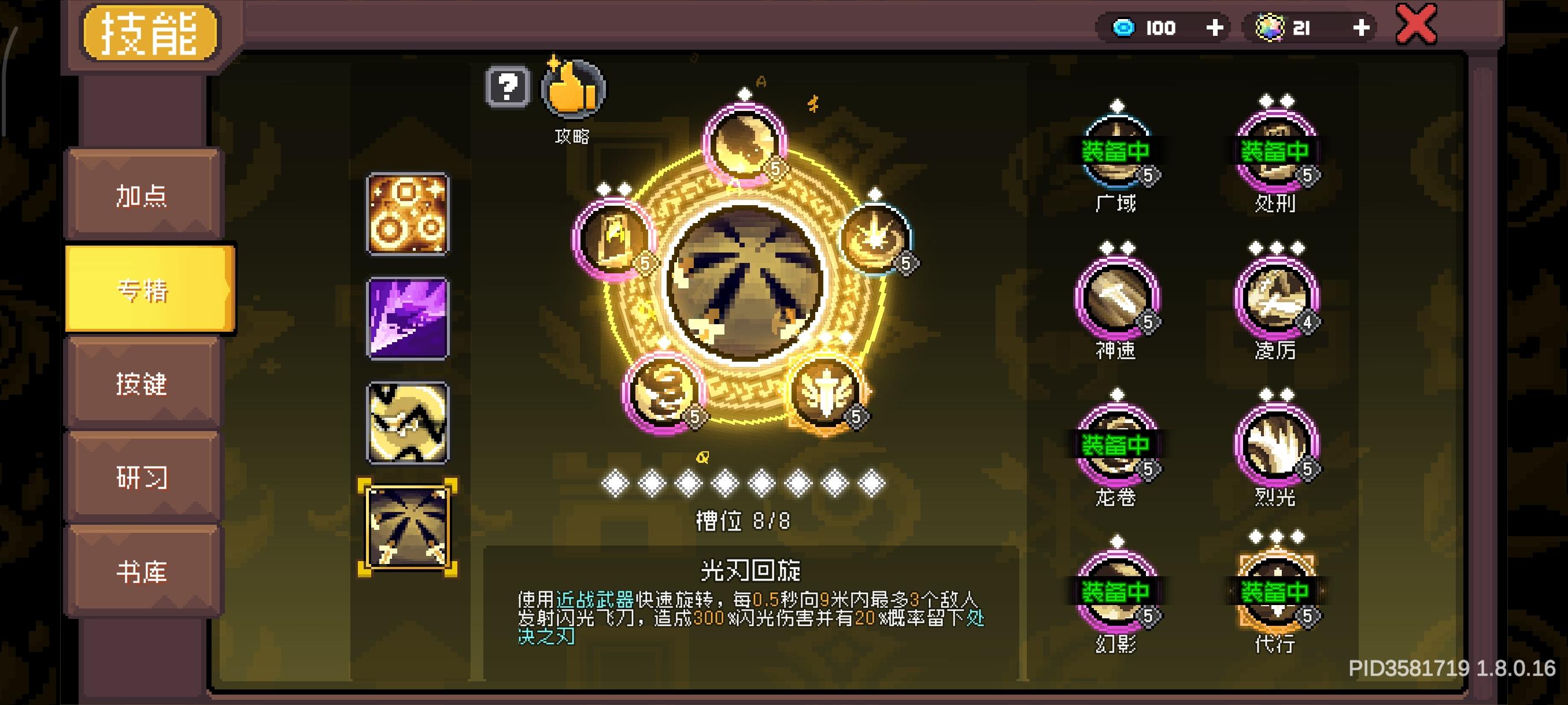Screen dimensions: 1568x705
Task: Select the 广域 skill icon
Action: pos(1119,149)
